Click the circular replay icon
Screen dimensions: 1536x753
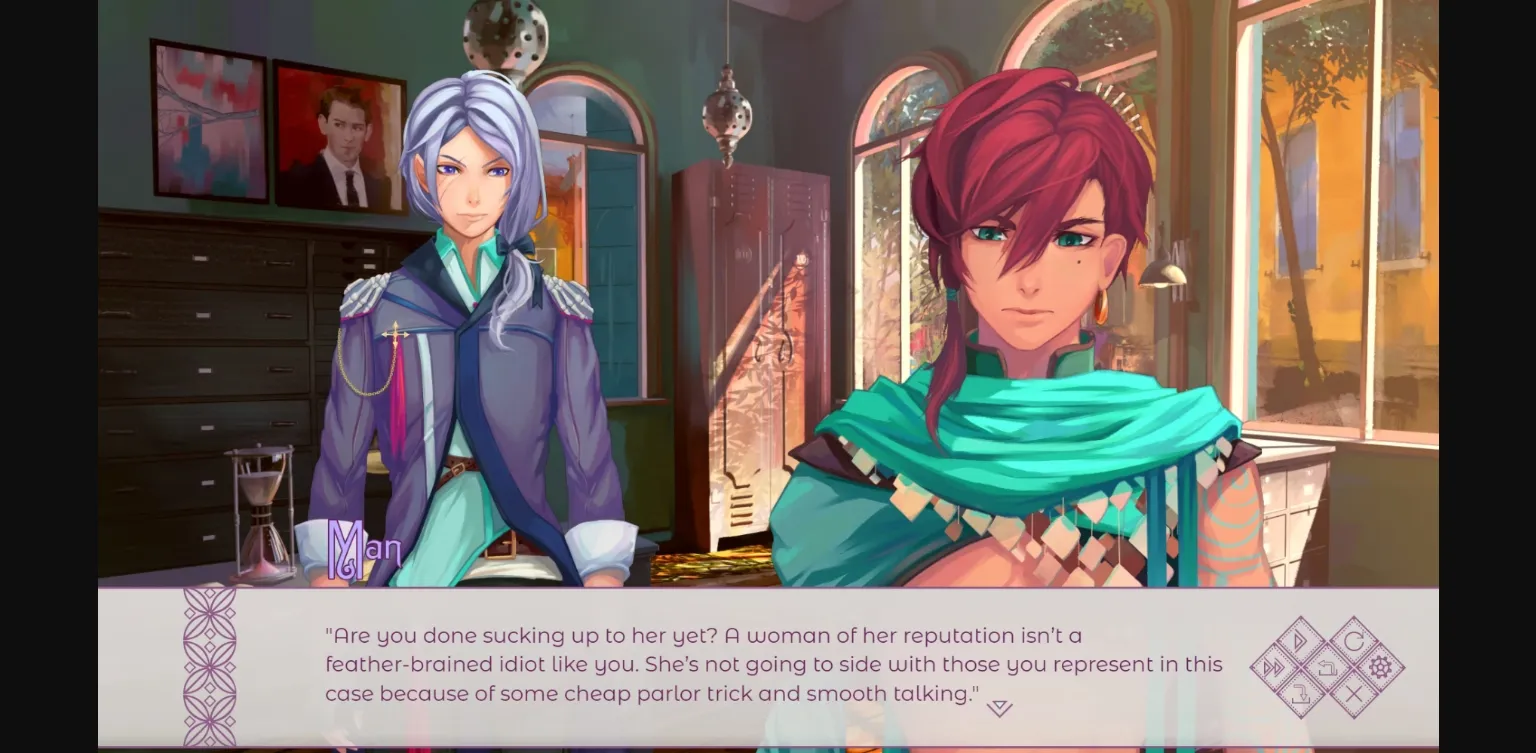1354,641
